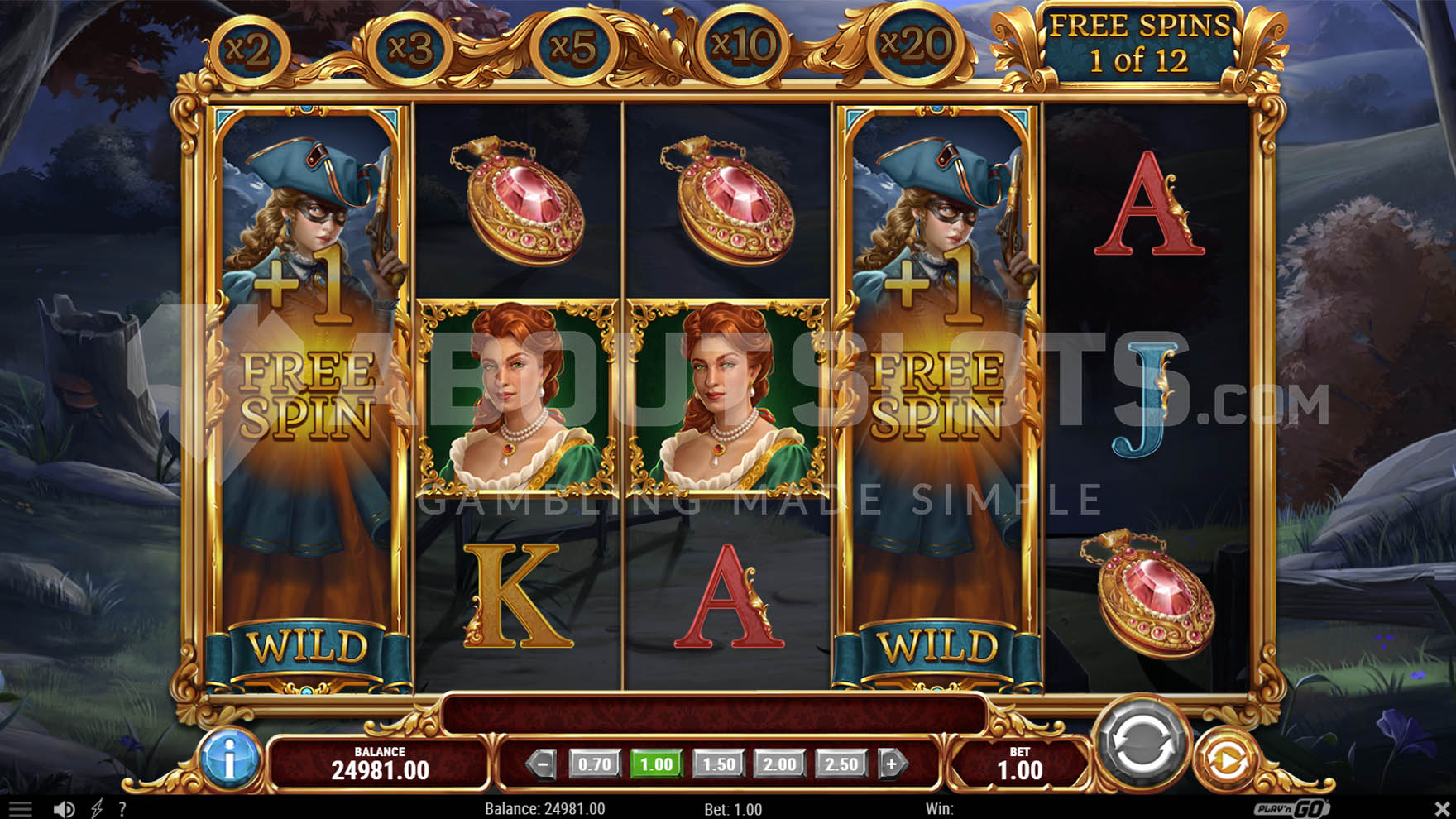The height and width of the screenshot is (819, 1456).
Task: Set the bet to 1.50
Action: [x=717, y=764]
